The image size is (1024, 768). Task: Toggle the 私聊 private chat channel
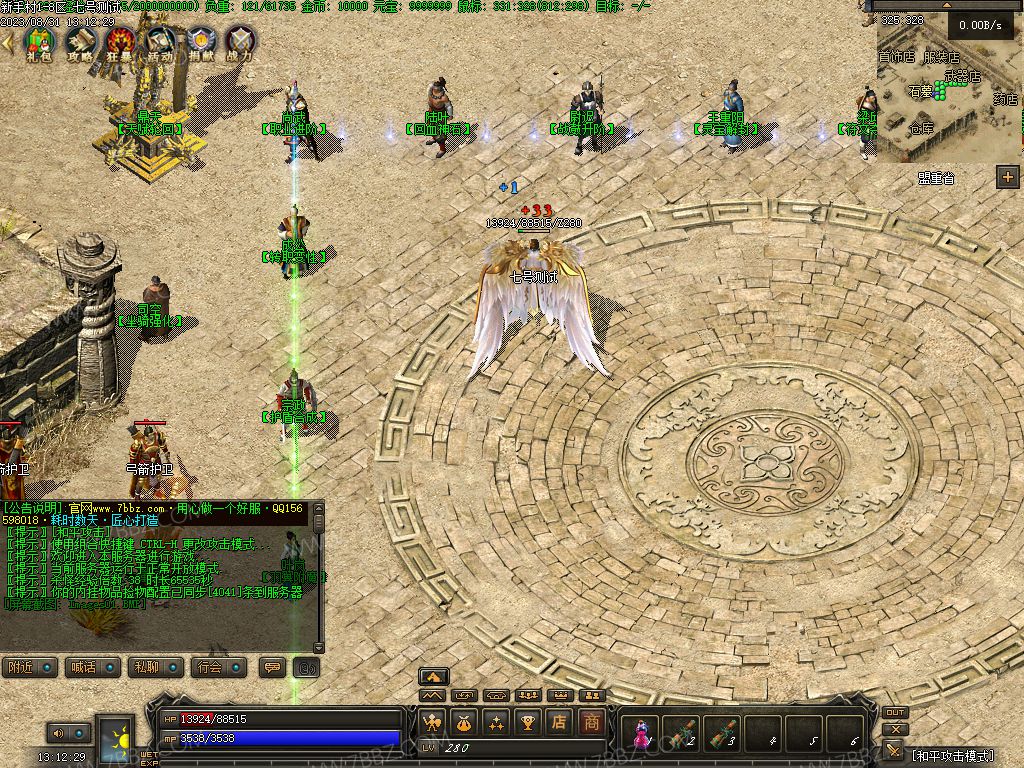[154, 667]
